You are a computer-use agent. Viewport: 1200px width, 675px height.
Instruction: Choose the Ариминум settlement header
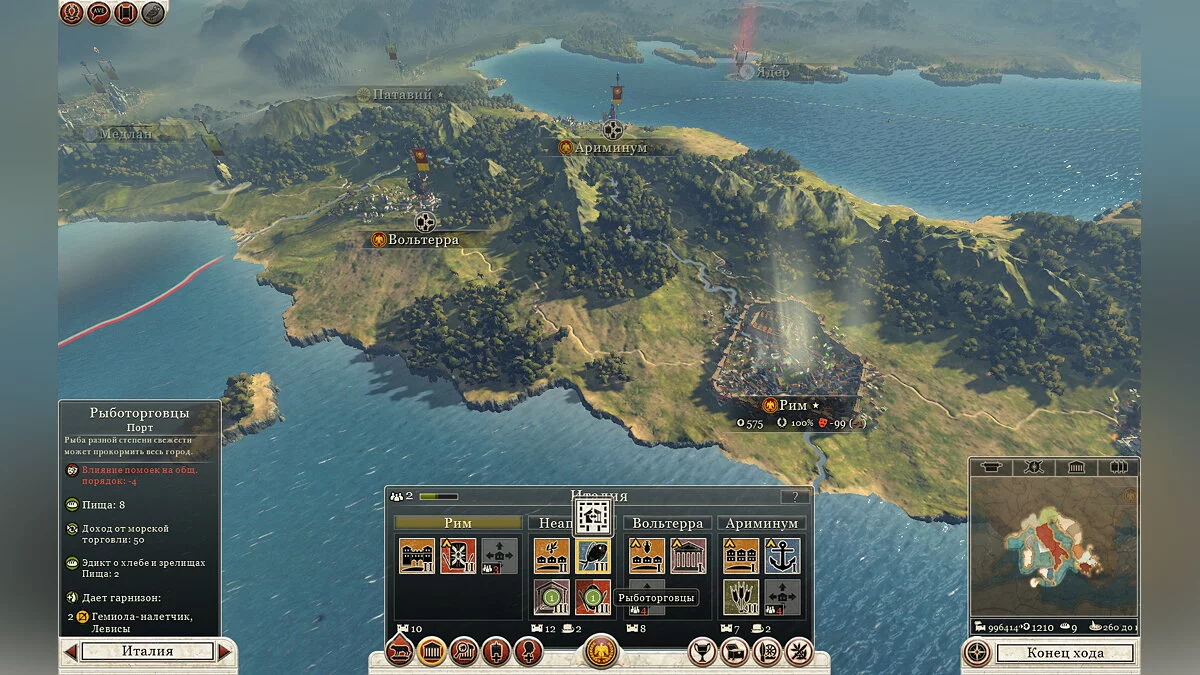pos(762,523)
